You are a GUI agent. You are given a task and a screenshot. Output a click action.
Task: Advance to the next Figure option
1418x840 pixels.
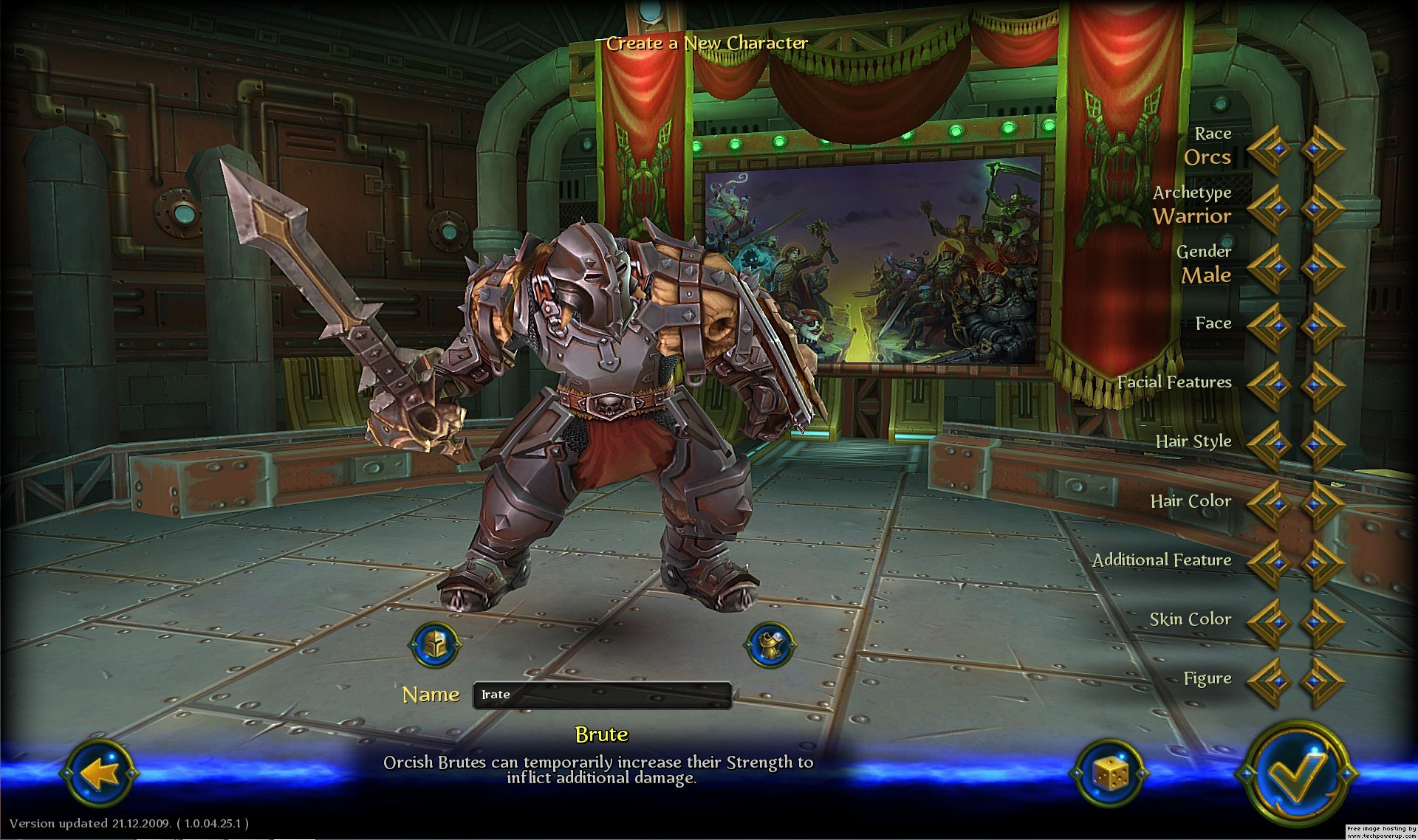(1322, 681)
